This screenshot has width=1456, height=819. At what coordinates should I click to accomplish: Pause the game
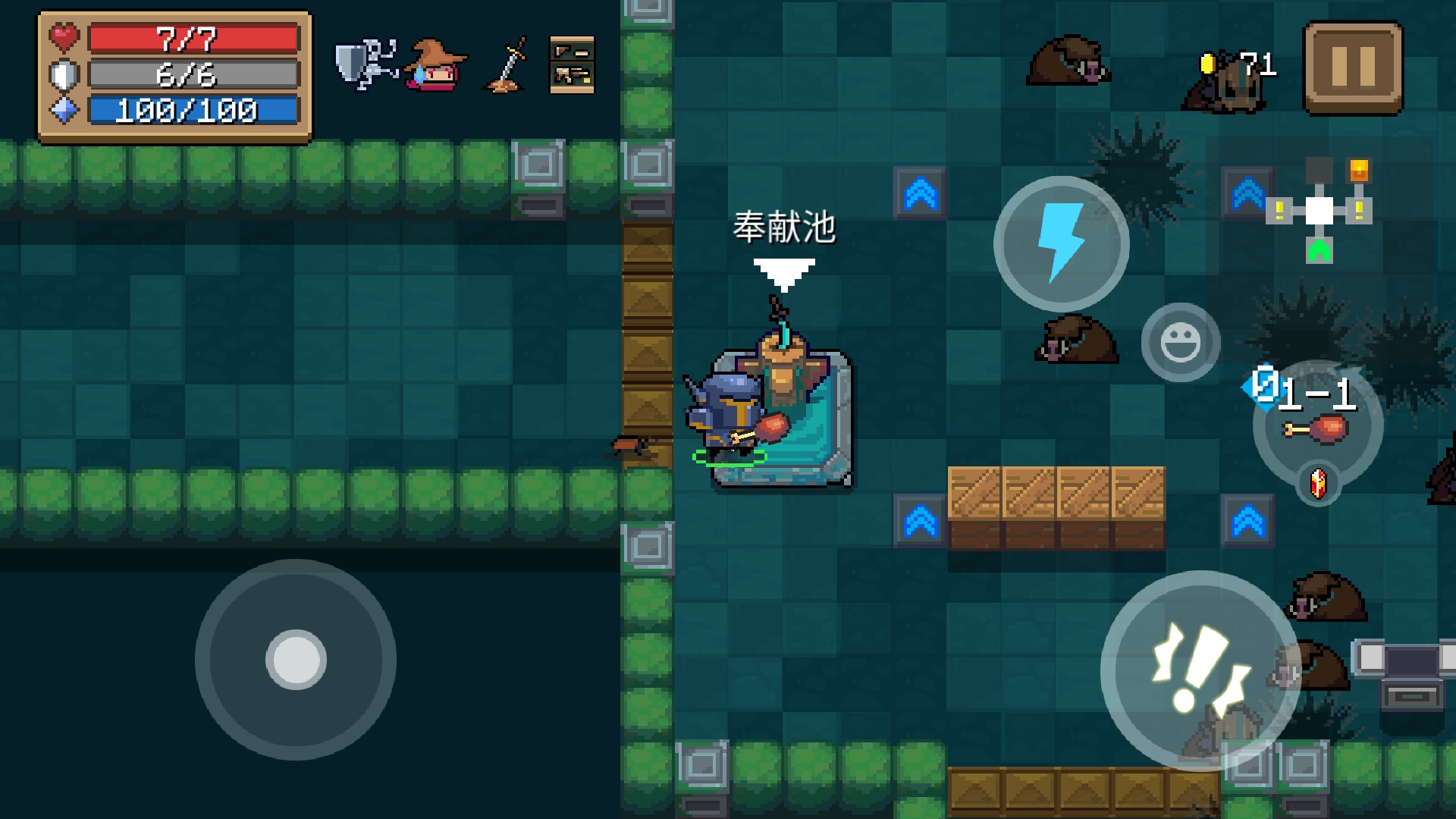1353,67
